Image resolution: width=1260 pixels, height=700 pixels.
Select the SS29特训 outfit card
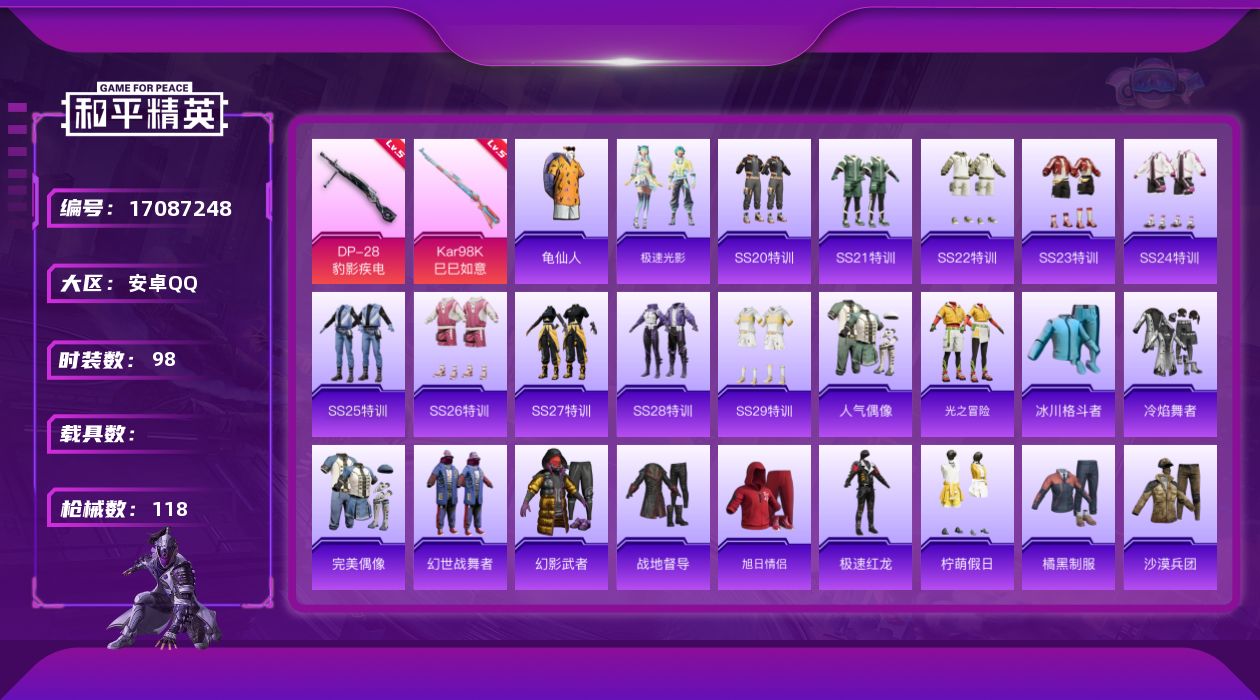tap(764, 364)
